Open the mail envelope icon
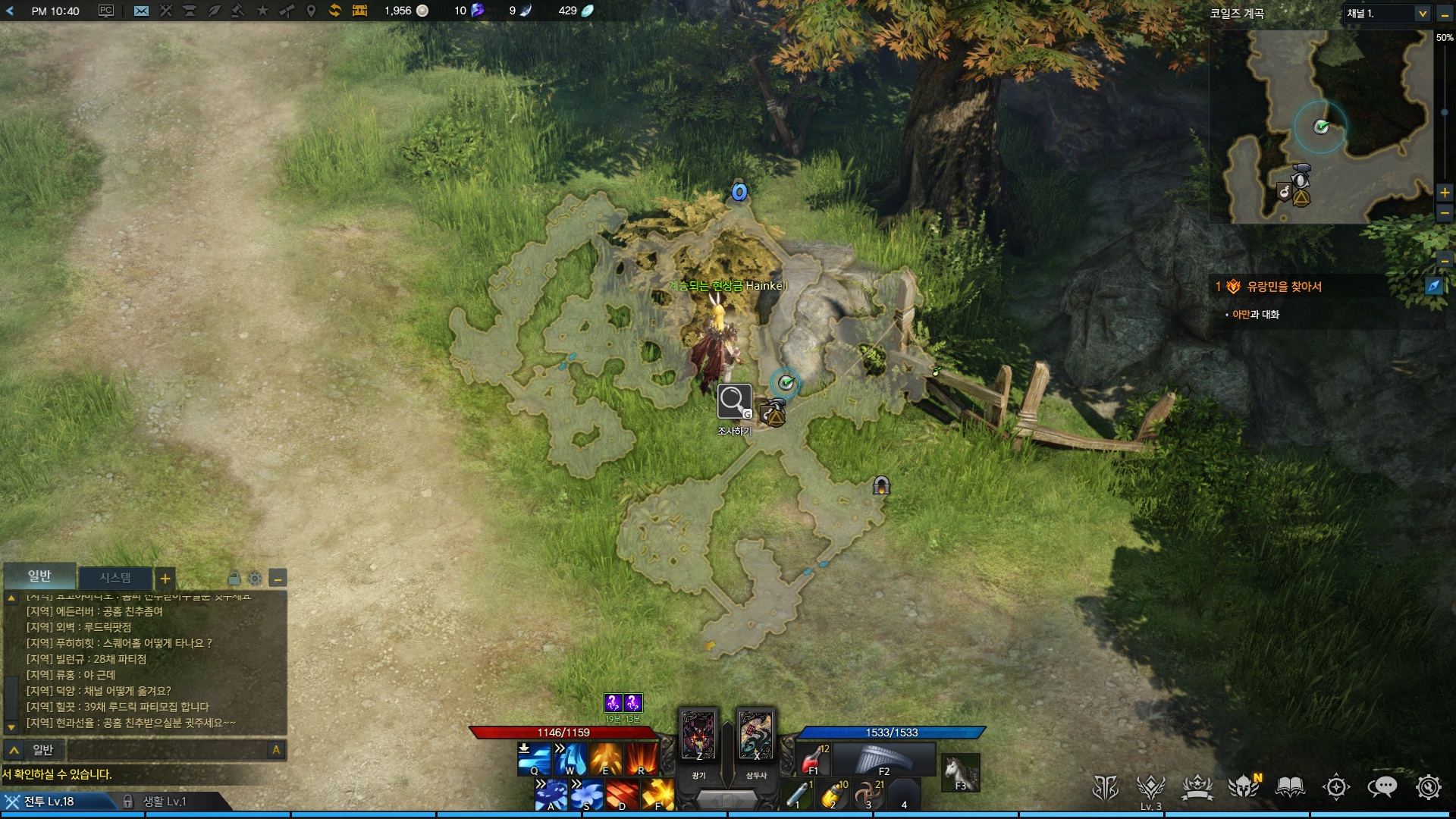Image resolution: width=1456 pixels, height=819 pixels. 141,11
